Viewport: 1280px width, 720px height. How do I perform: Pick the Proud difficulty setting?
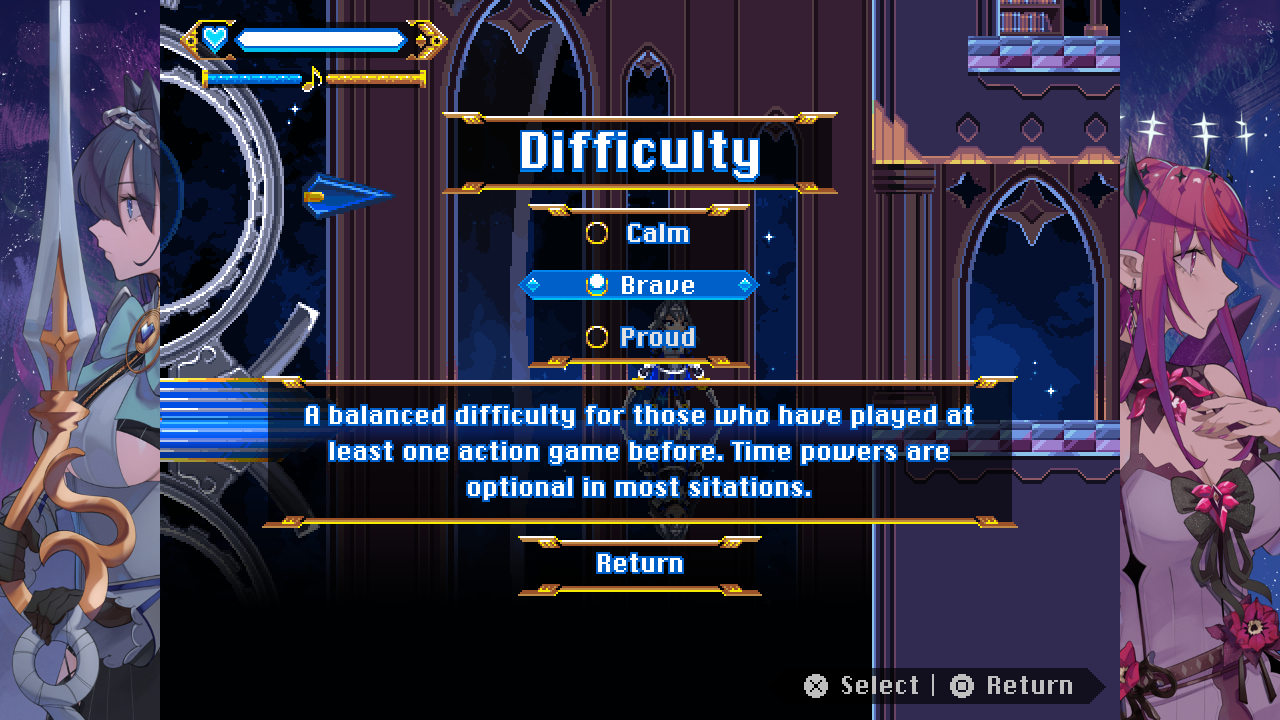point(638,338)
